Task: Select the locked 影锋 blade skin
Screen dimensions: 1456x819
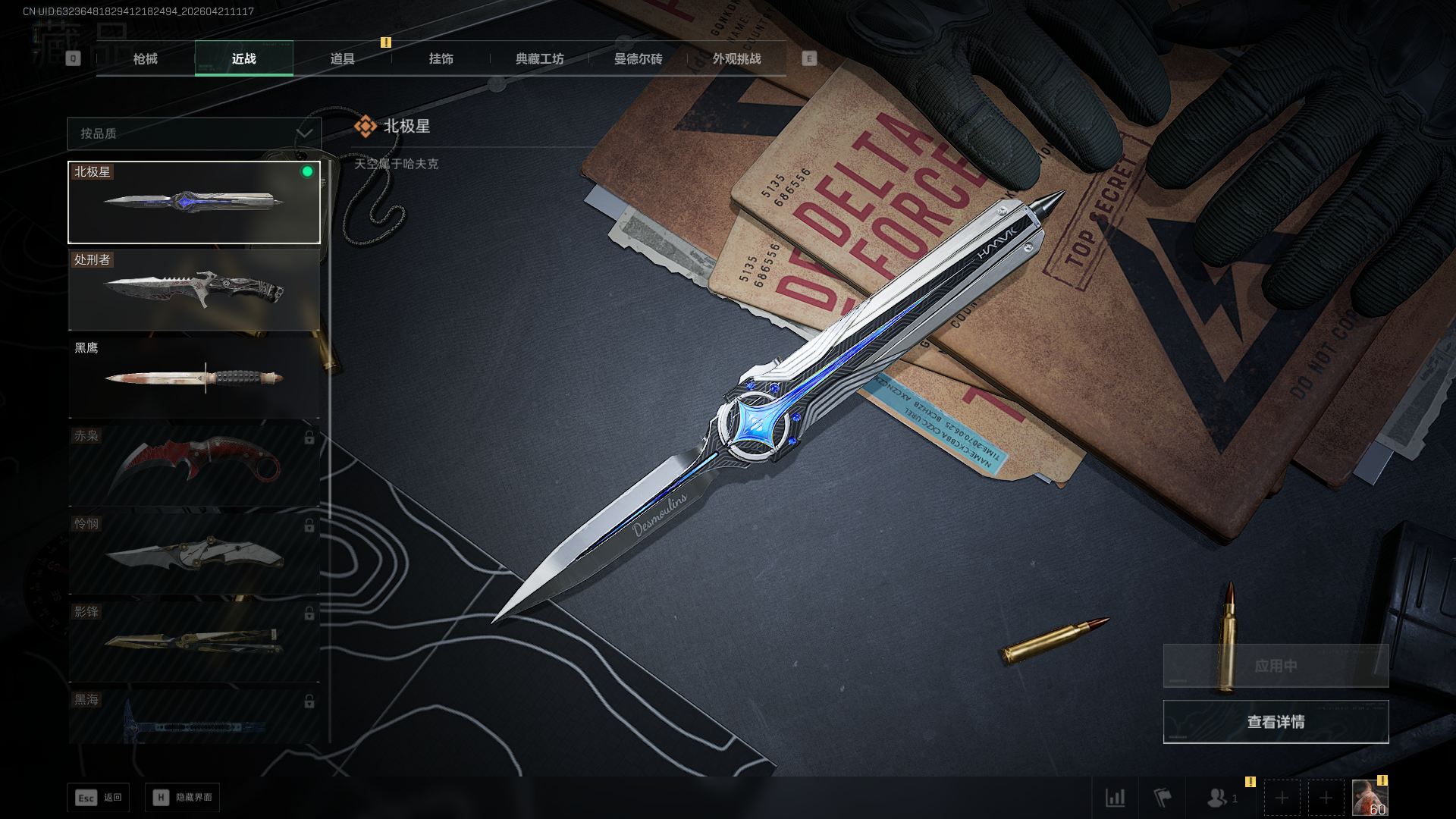Action: 194,642
